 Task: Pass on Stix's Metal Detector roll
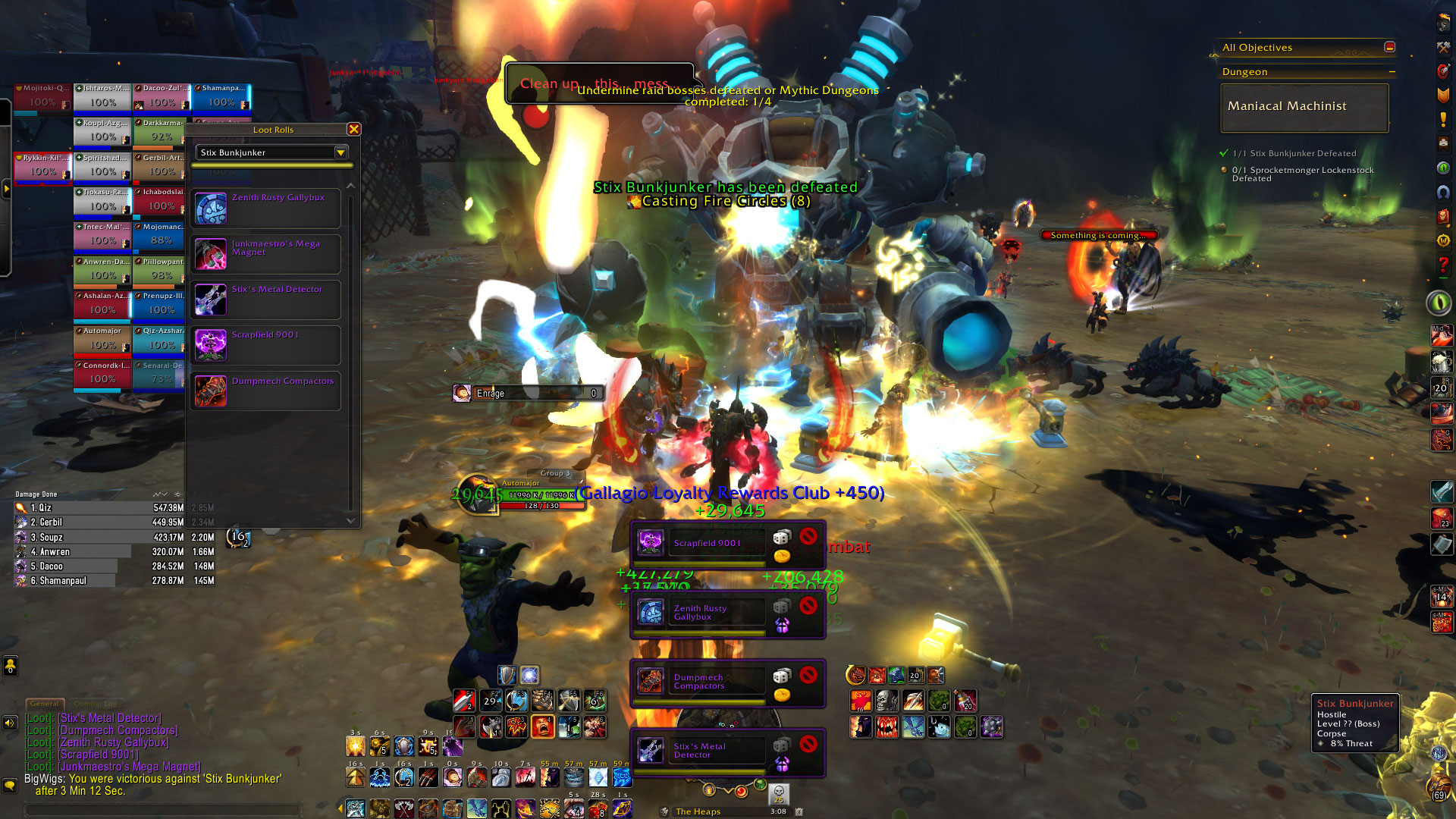[808, 743]
